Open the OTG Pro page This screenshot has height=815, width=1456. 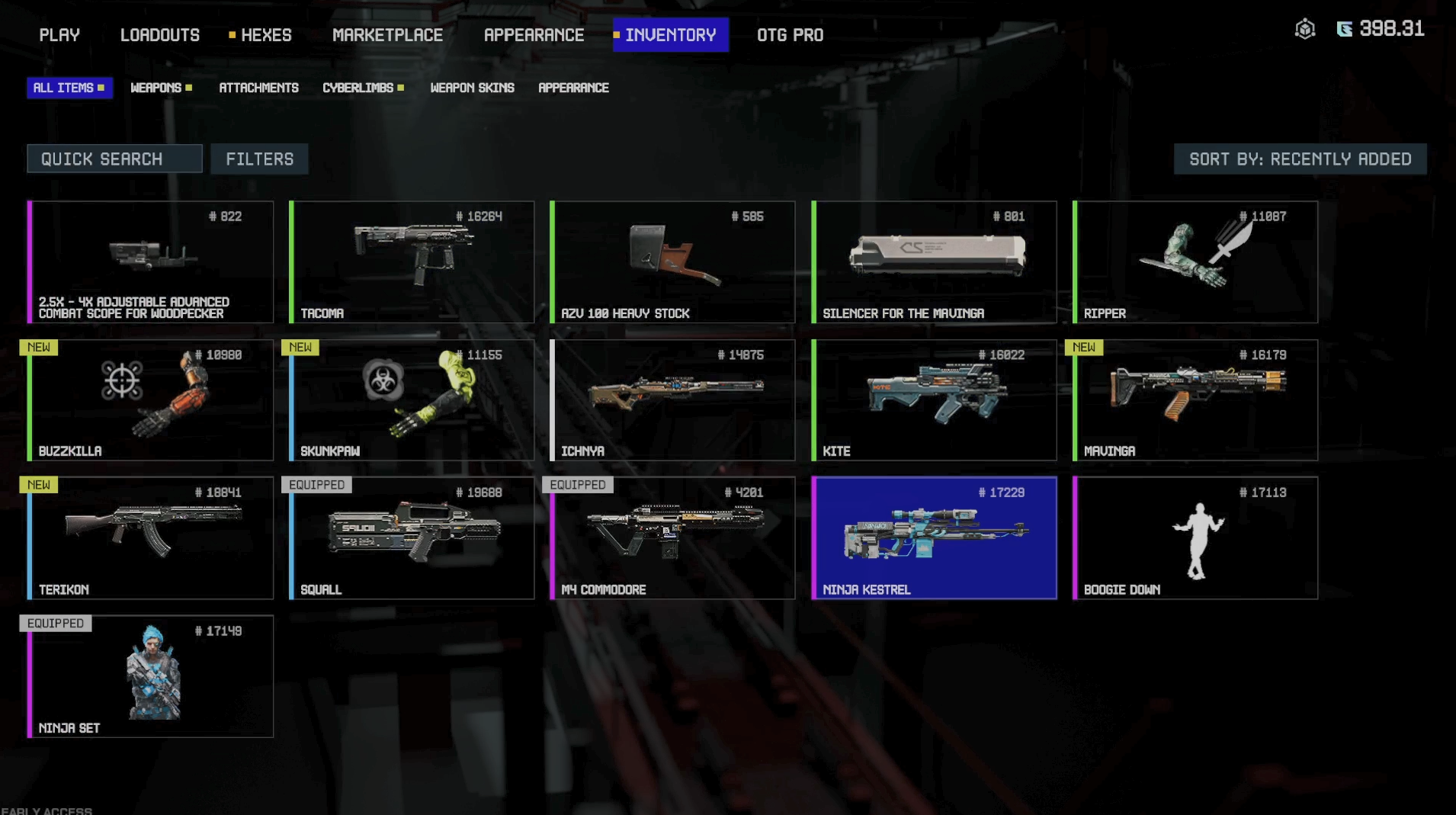click(x=790, y=35)
